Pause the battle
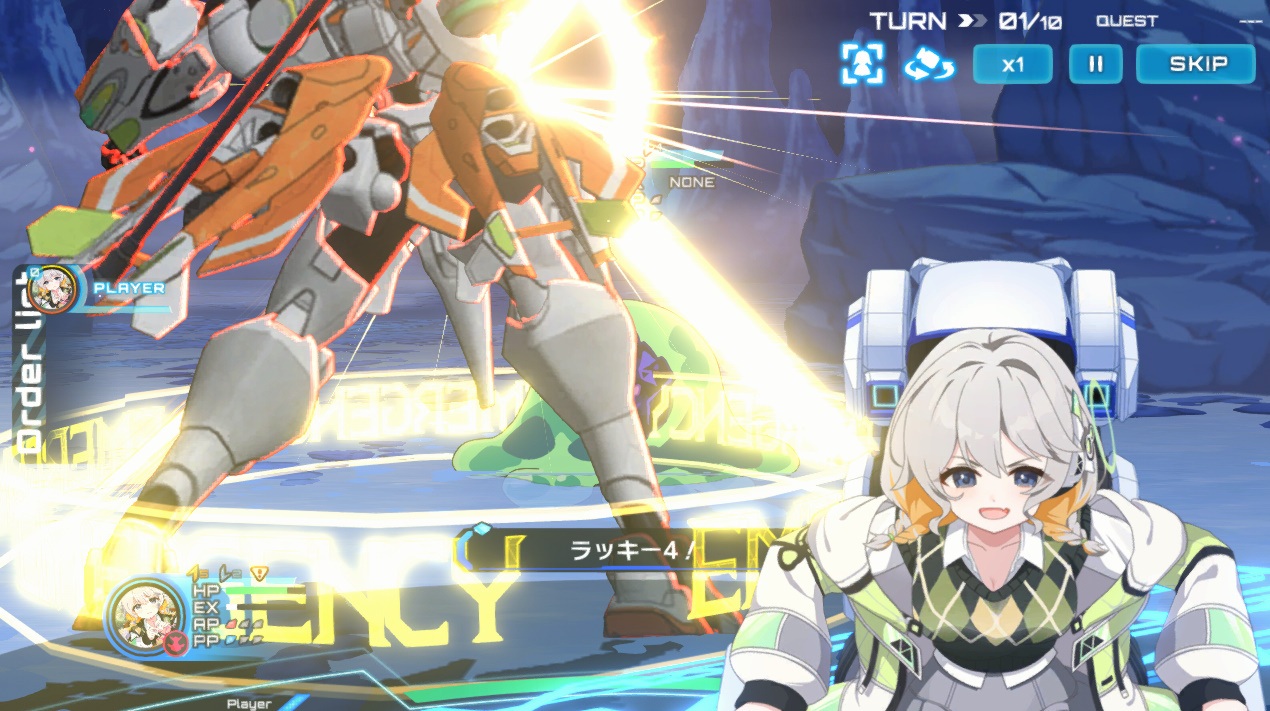 pyautogui.click(x=1096, y=64)
